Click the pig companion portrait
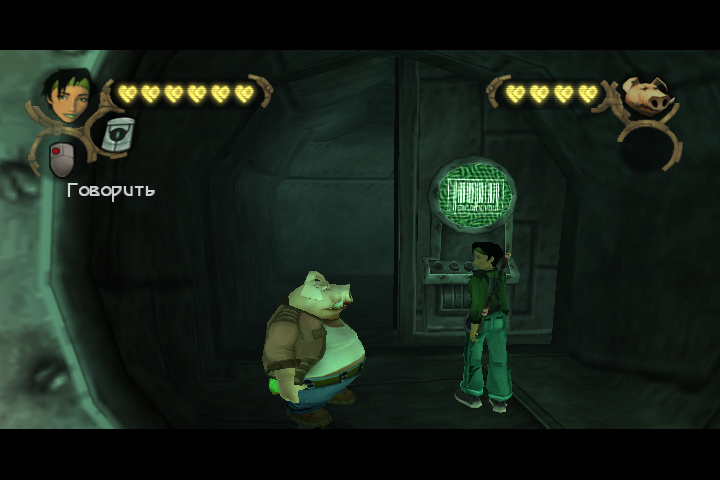This screenshot has width=720, height=480. (x=643, y=96)
